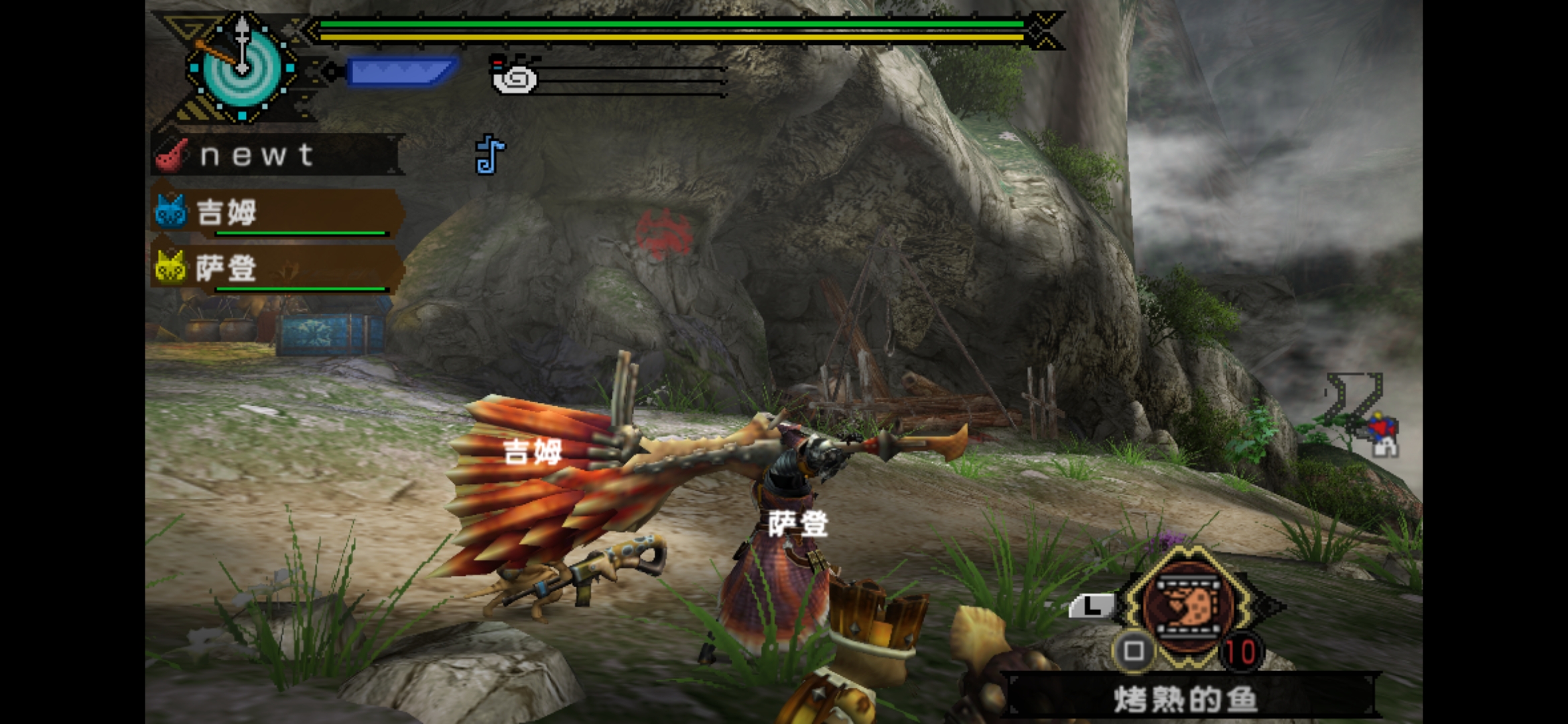Click the 烤熟的鱼 item name label

pos(1186,699)
